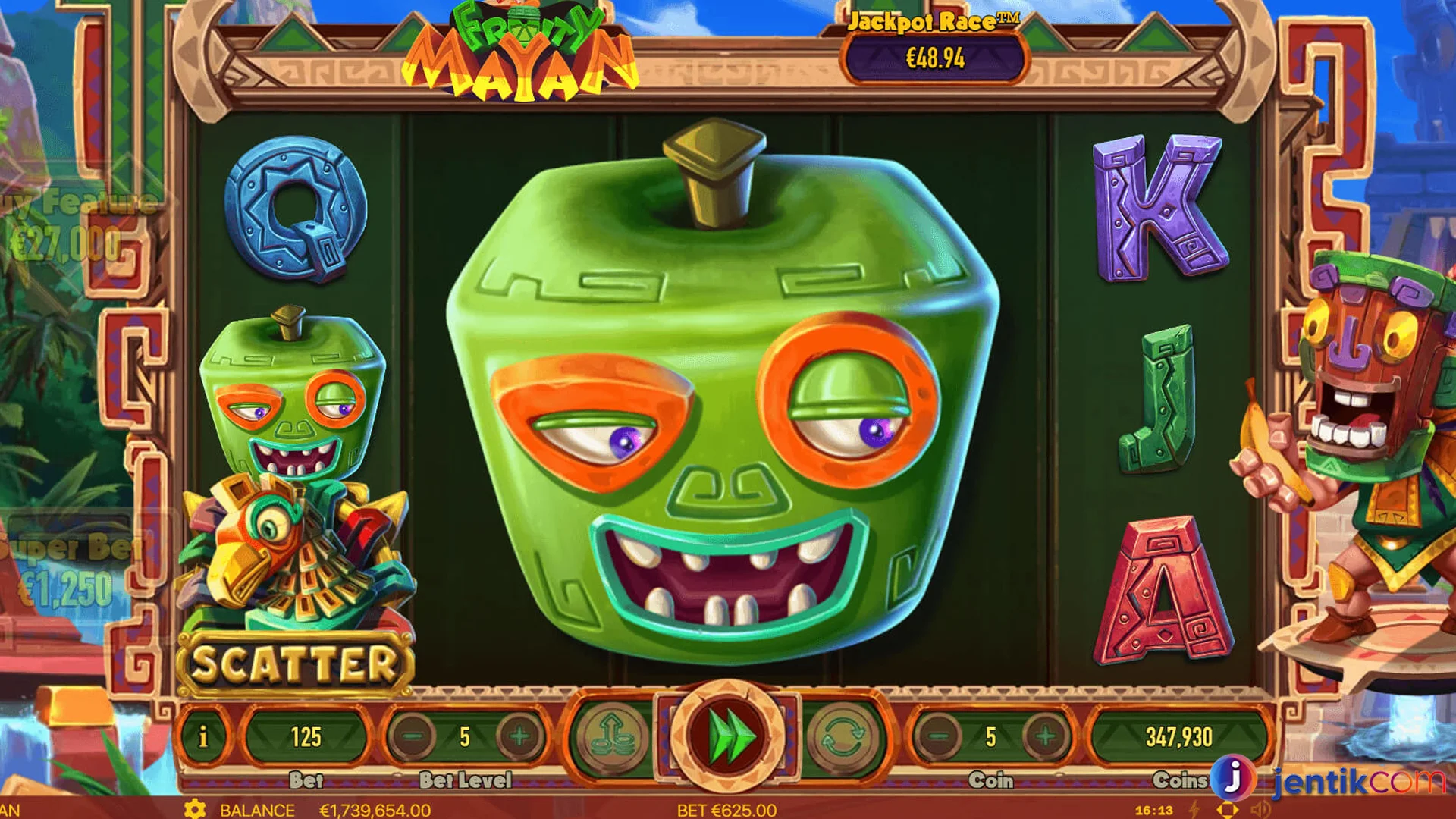Toggle fullscreen via the diamond icon
Image resolution: width=1456 pixels, height=819 pixels.
[1228, 809]
